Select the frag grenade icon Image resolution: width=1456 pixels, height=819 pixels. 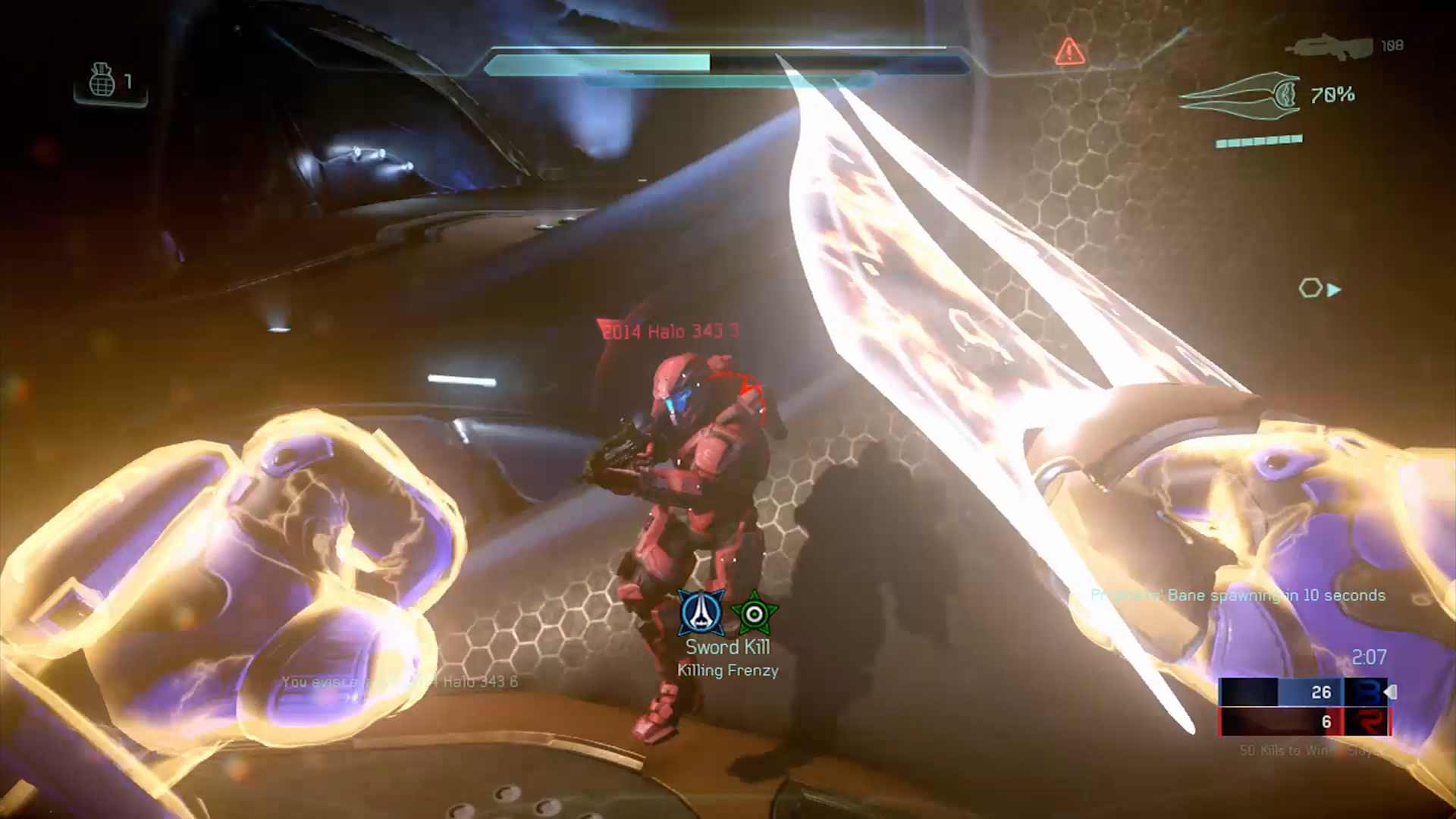102,80
